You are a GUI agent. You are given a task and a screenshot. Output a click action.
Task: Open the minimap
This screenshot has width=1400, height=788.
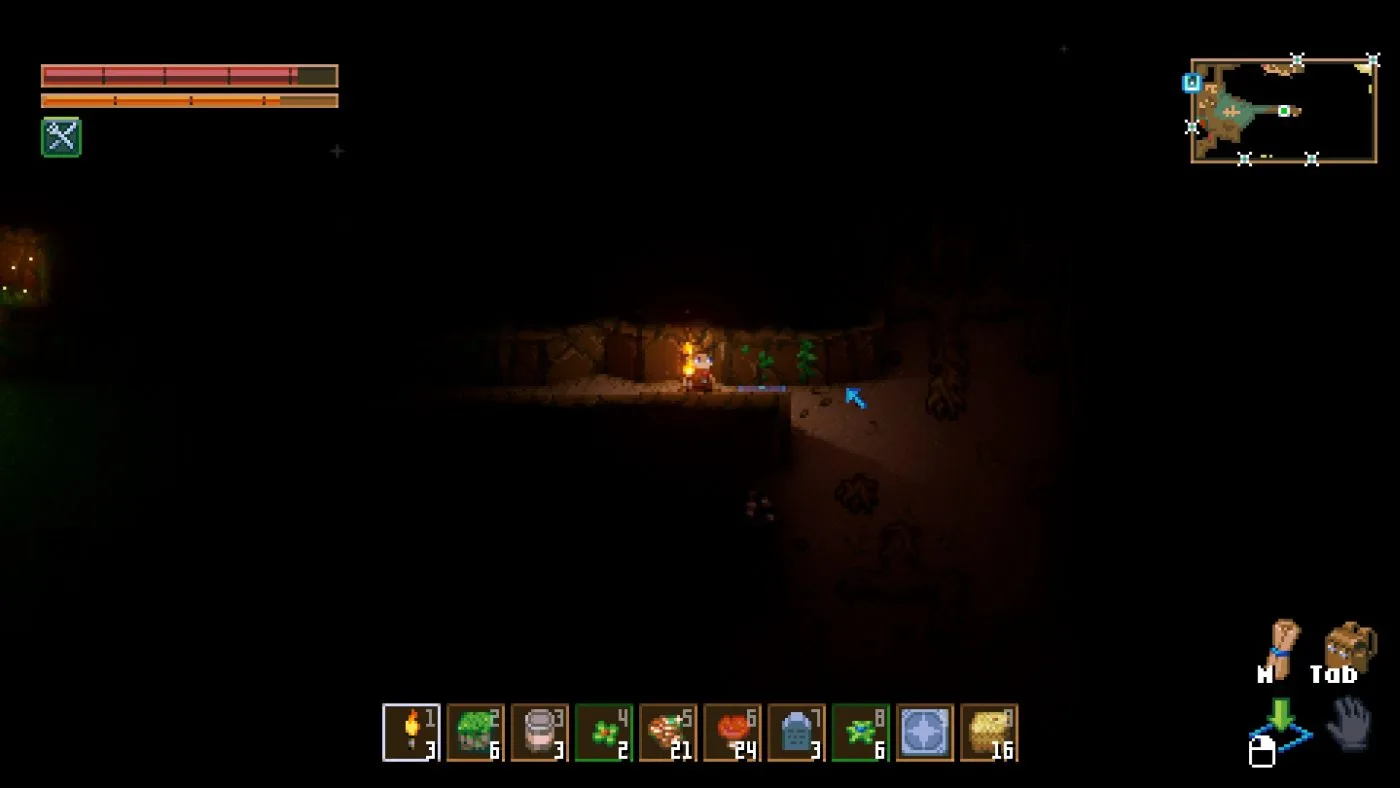(x=1283, y=110)
